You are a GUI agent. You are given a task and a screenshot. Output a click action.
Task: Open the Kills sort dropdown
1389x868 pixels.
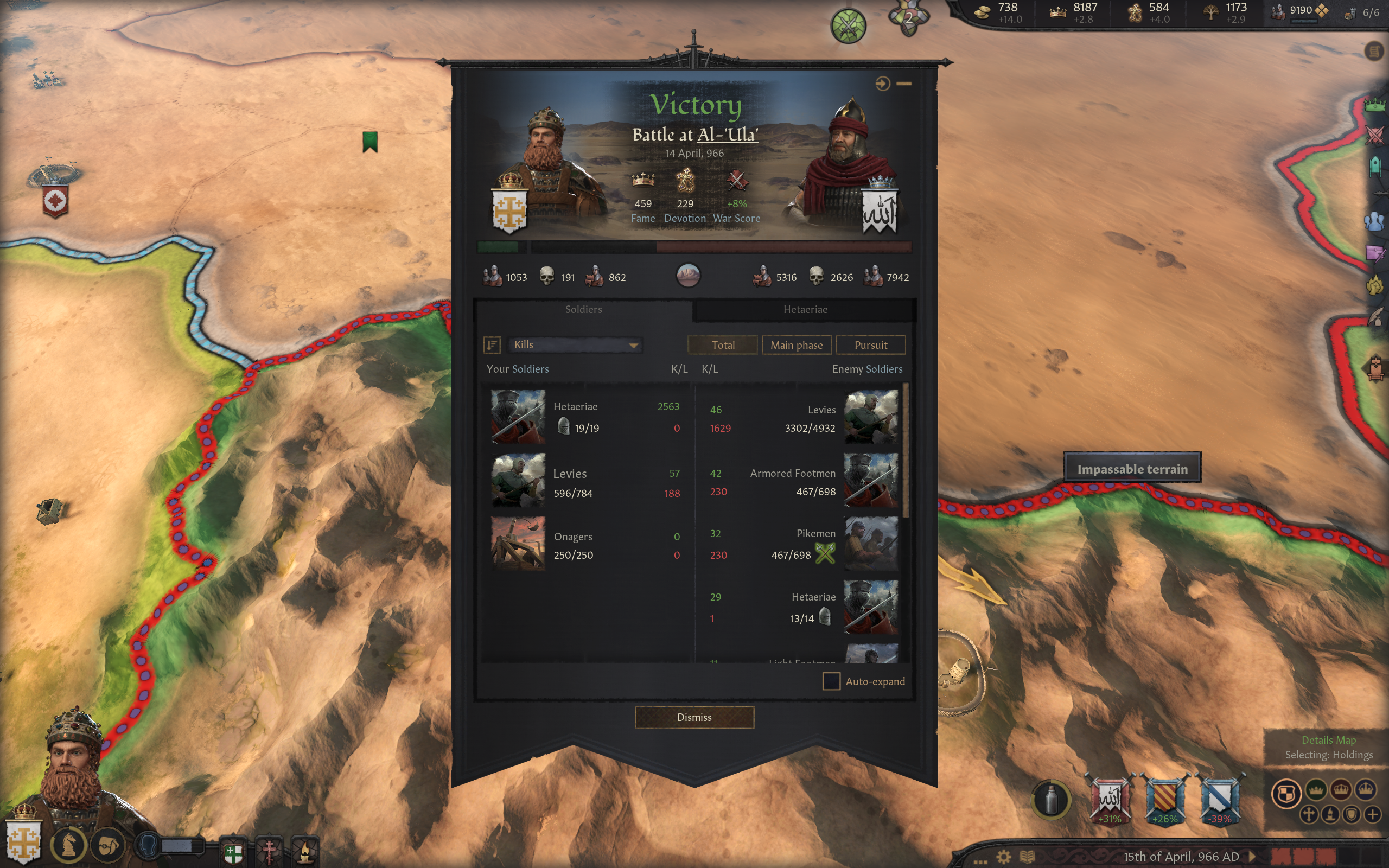[575, 344]
